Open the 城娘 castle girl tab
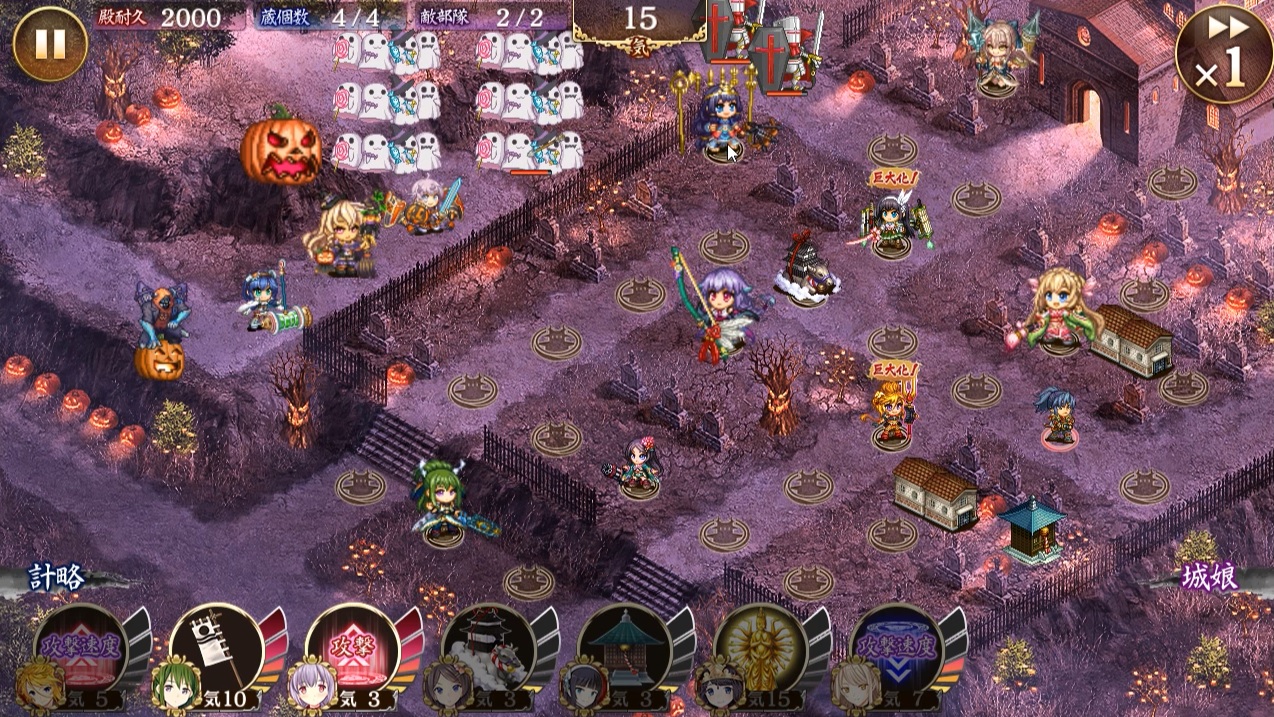The width and height of the screenshot is (1274, 717). coord(1208,579)
